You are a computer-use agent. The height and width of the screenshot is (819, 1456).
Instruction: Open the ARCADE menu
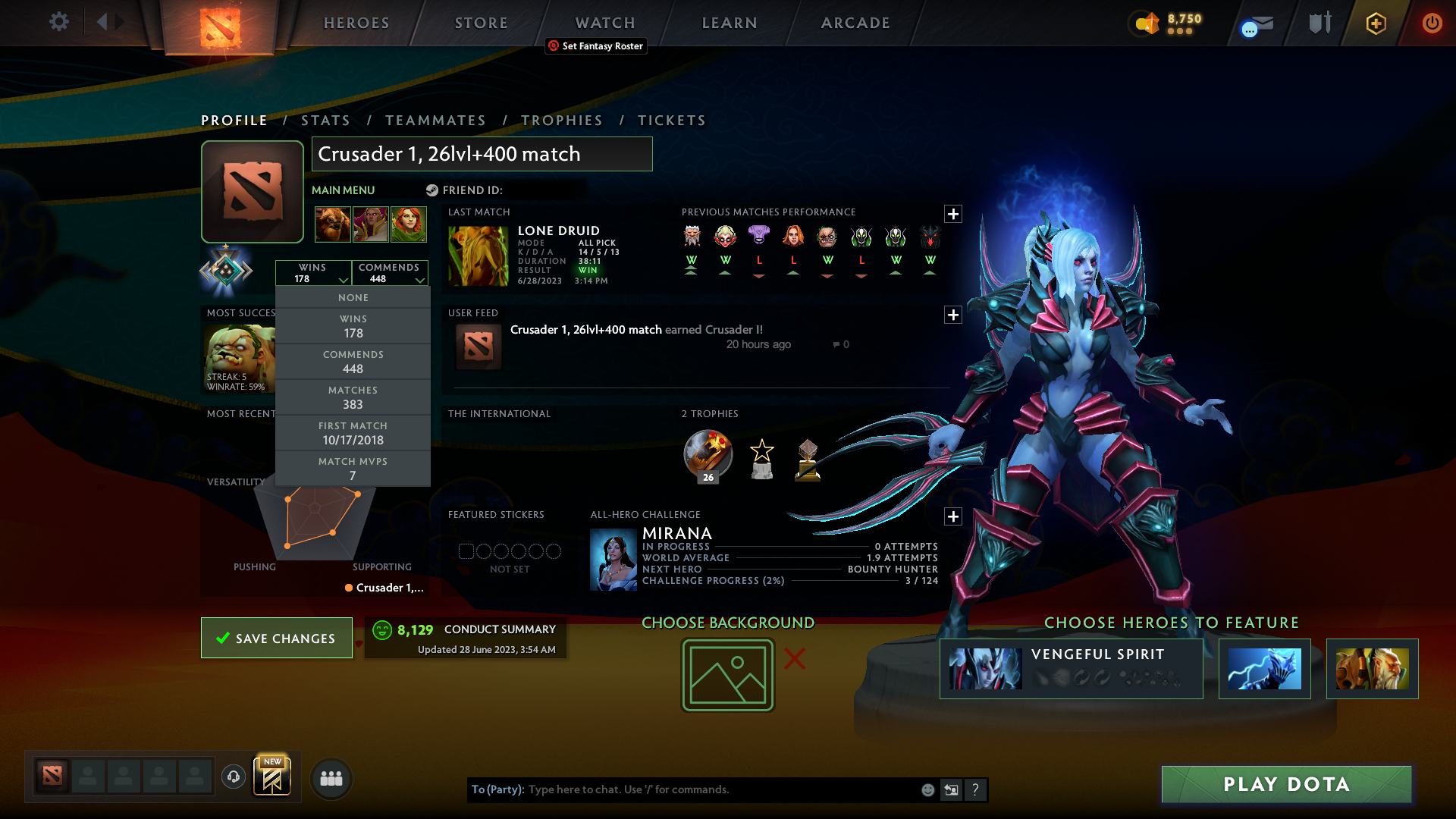[855, 23]
